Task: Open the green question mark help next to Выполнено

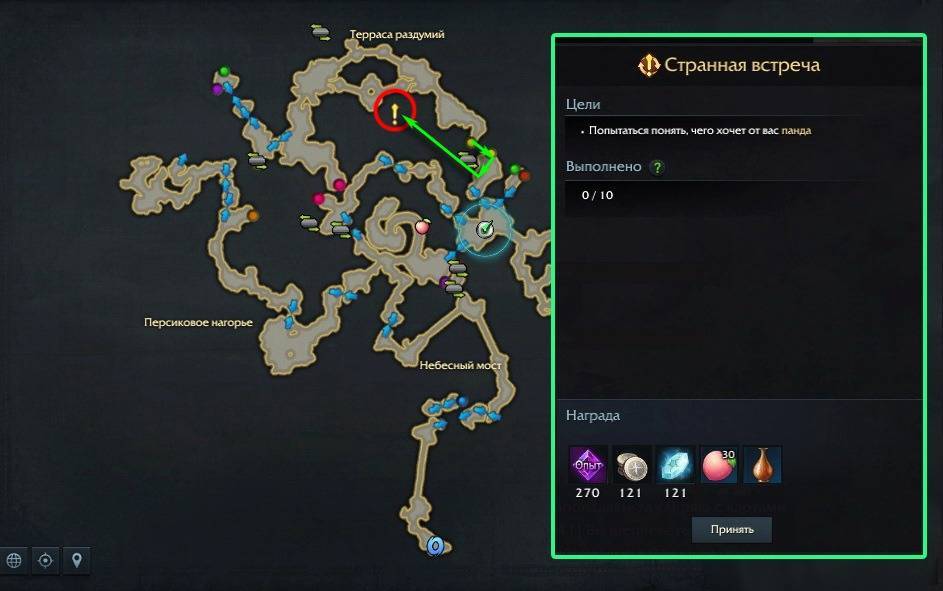Action: click(657, 167)
